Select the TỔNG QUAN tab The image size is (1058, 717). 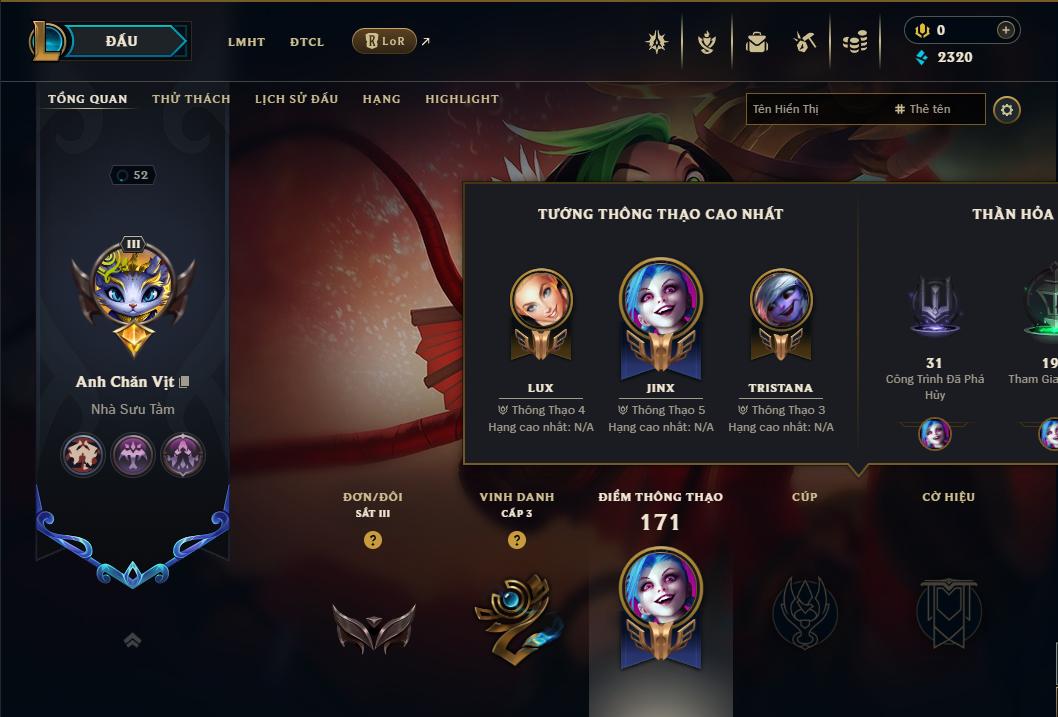88,99
